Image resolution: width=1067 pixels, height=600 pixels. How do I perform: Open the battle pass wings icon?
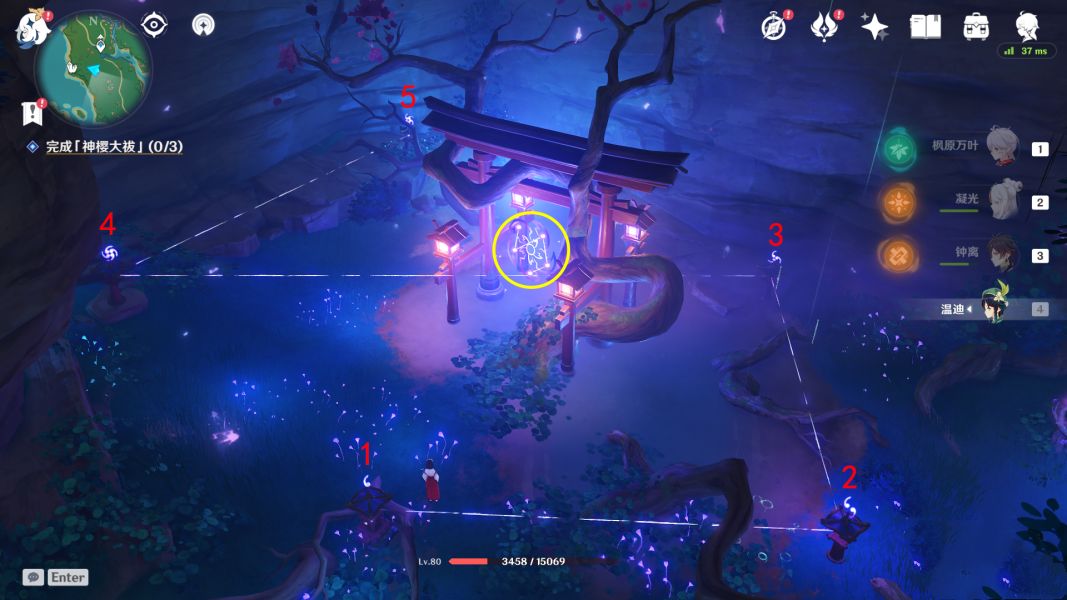tap(823, 27)
